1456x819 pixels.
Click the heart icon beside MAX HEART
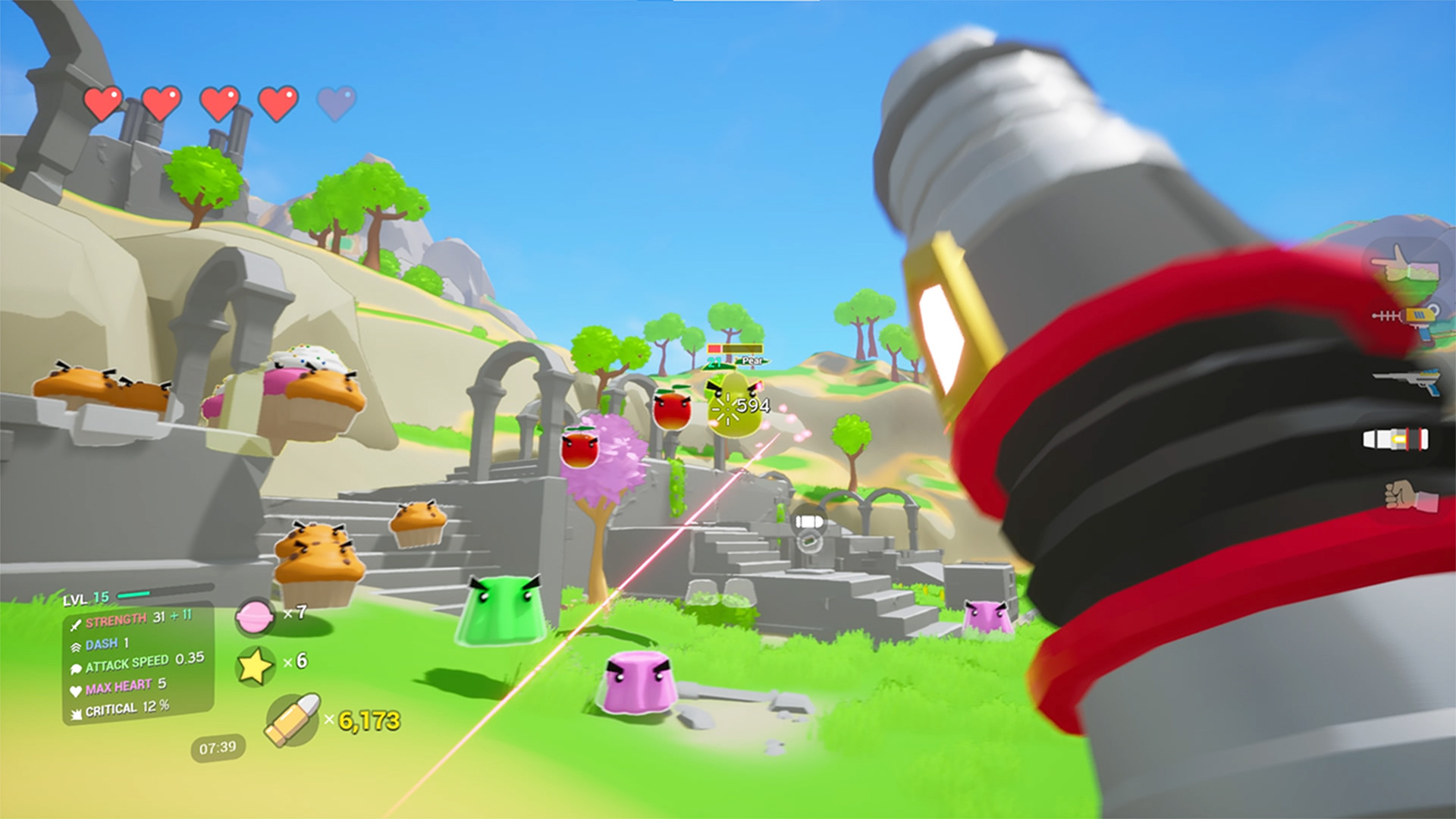pos(76,690)
